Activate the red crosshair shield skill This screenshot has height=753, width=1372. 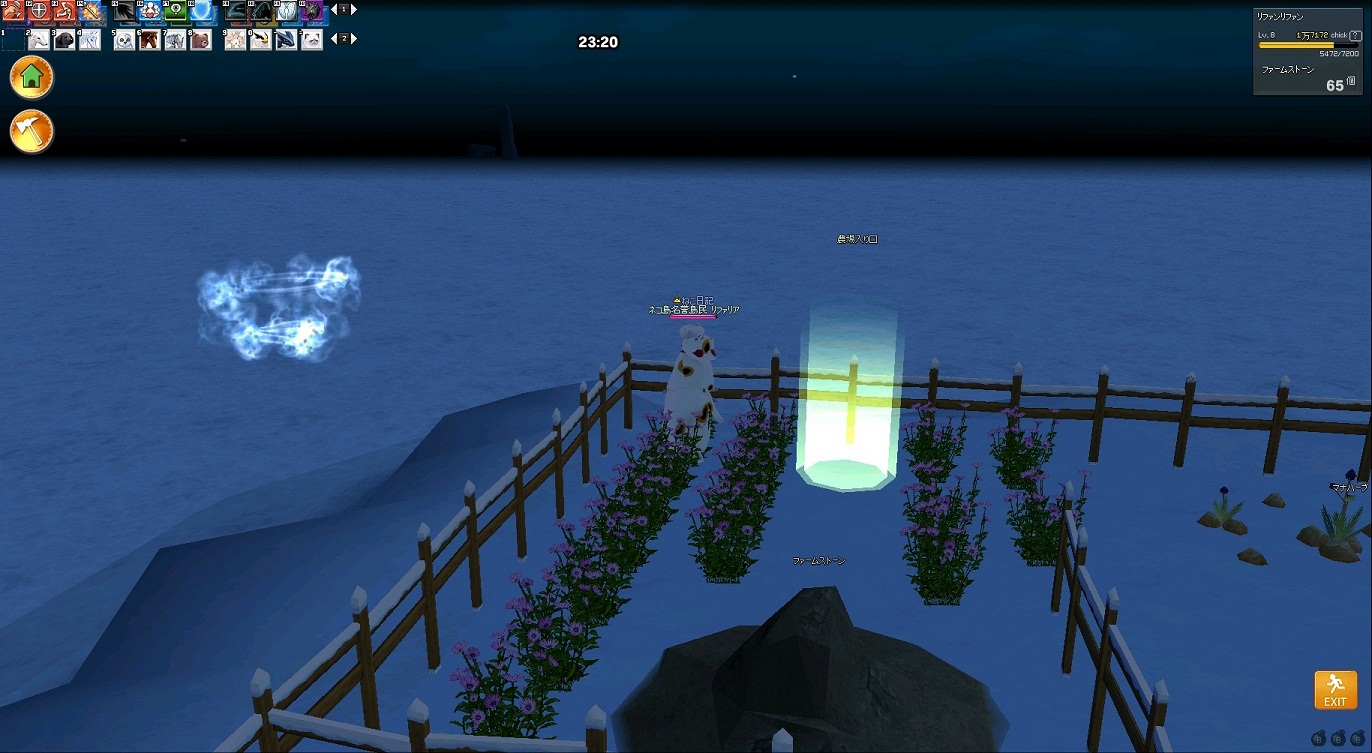40,12
